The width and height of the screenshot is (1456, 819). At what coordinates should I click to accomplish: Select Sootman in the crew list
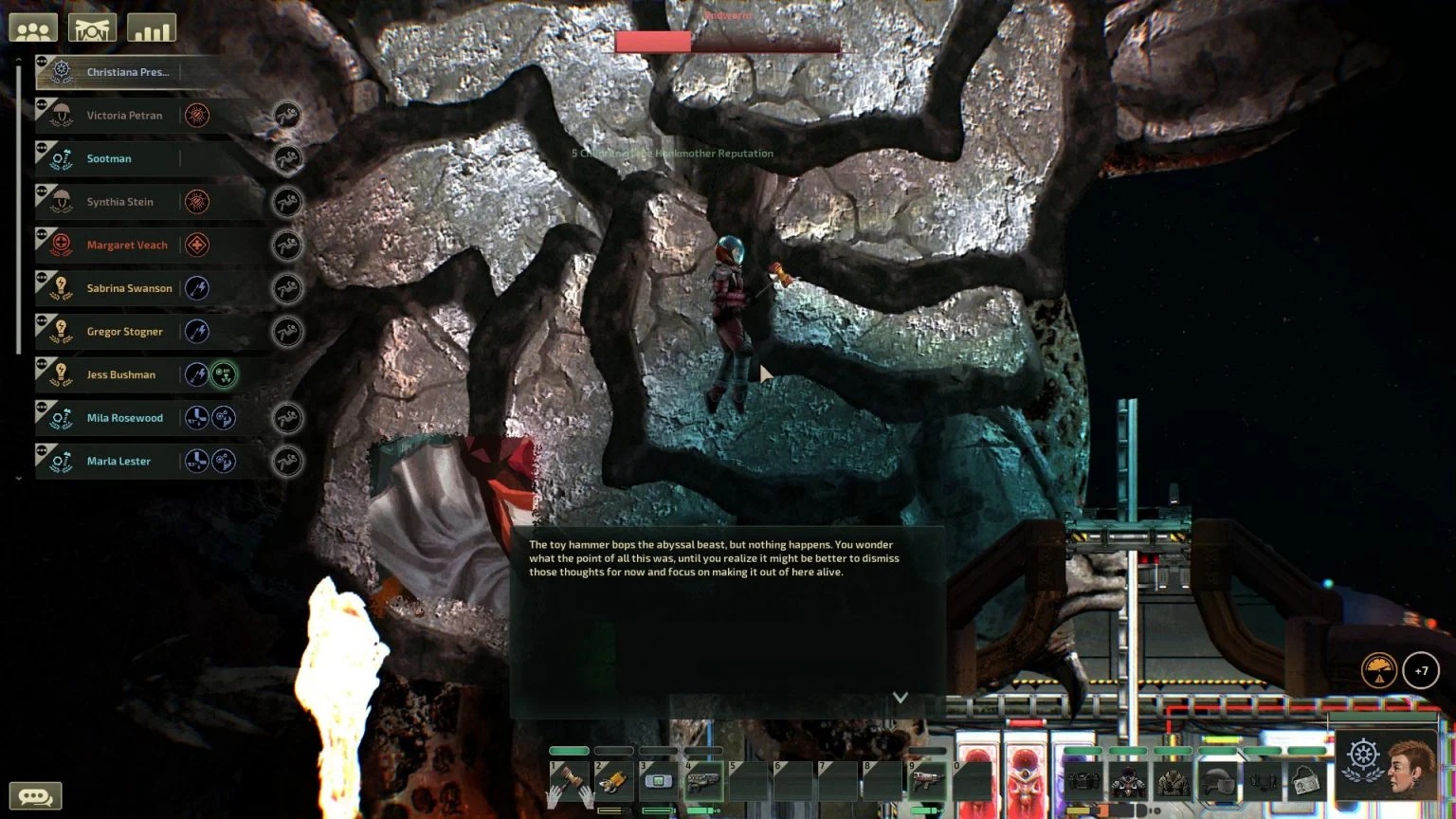click(x=109, y=159)
